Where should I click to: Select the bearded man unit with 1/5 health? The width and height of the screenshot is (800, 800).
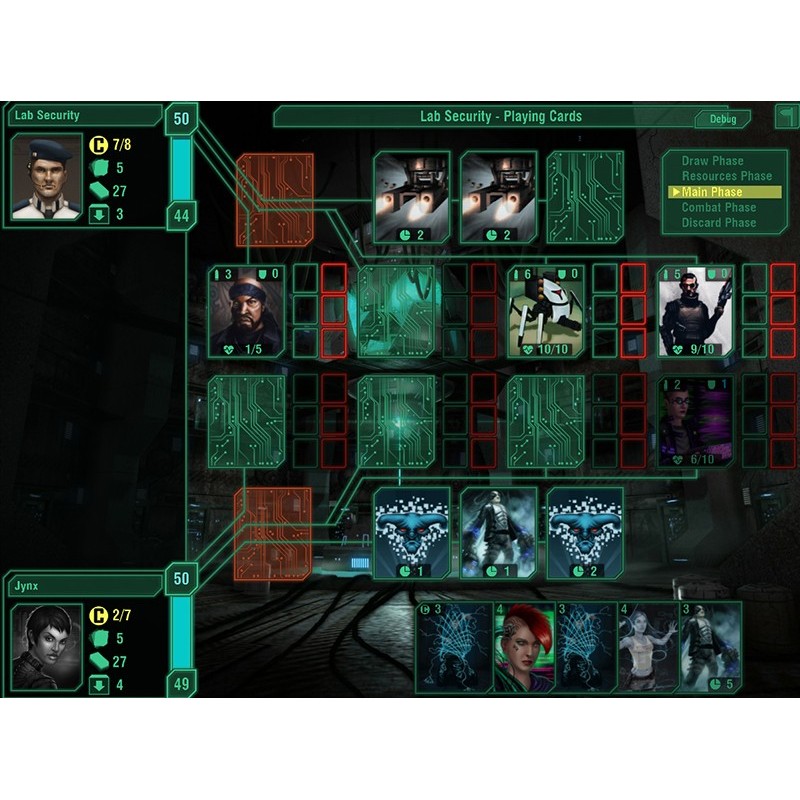pos(246,311)
